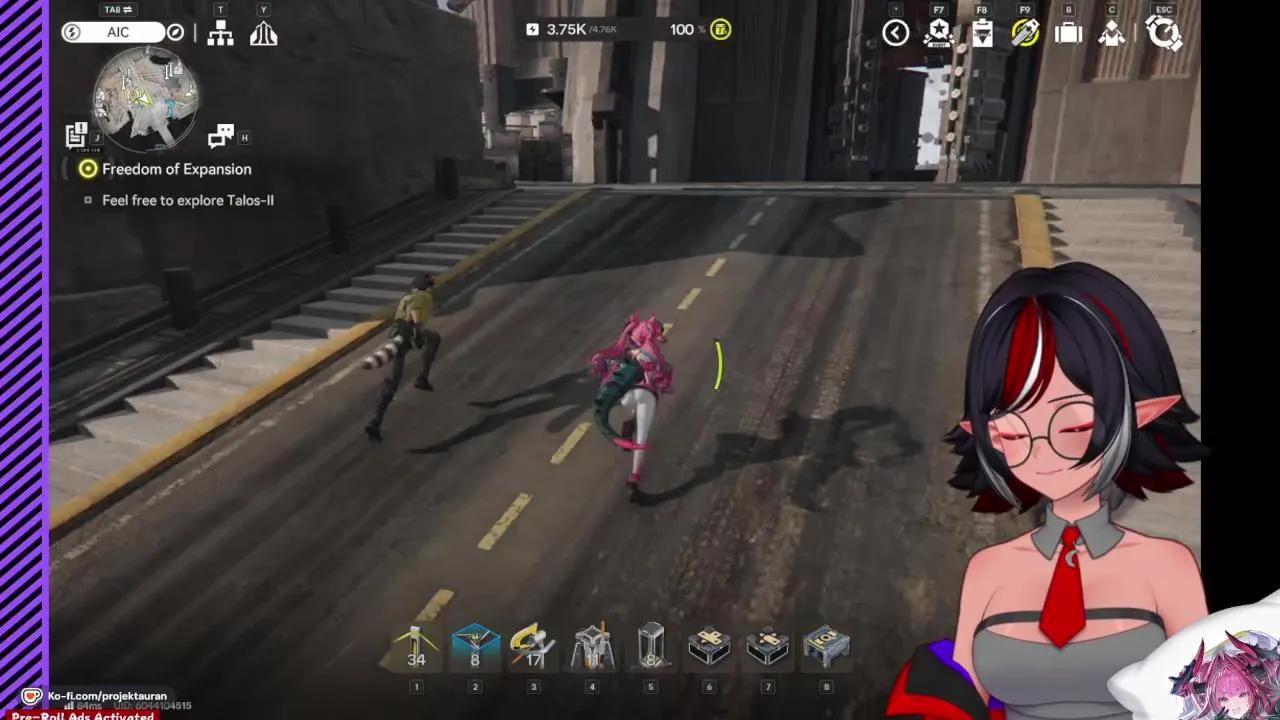Toggle the compass icon next to AIC
1280x720 pixels.
point(175,31)
